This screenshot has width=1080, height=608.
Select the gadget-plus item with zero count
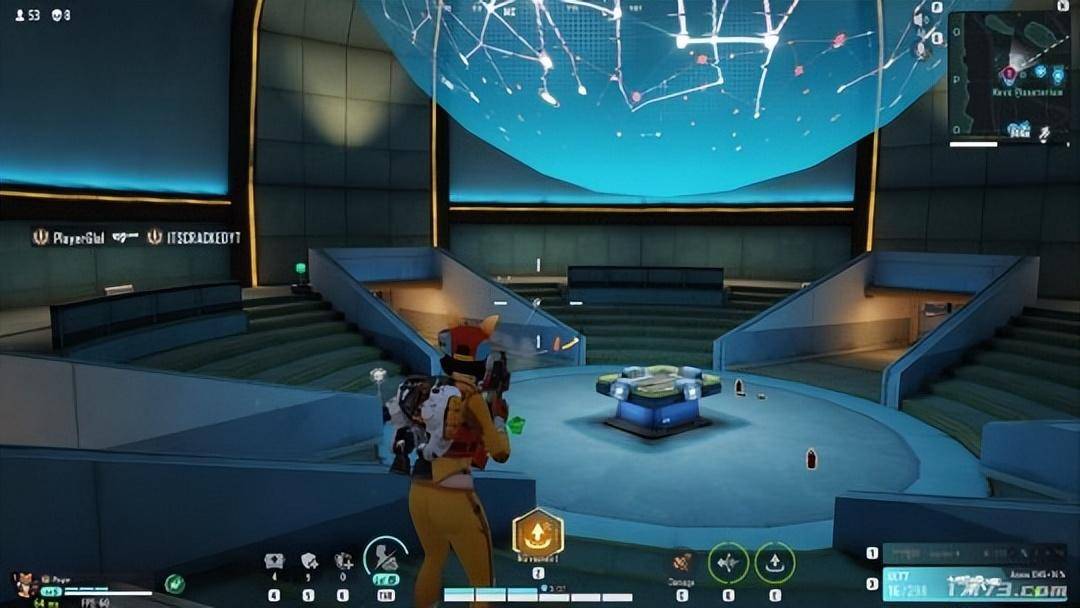(x=344, y=562)
